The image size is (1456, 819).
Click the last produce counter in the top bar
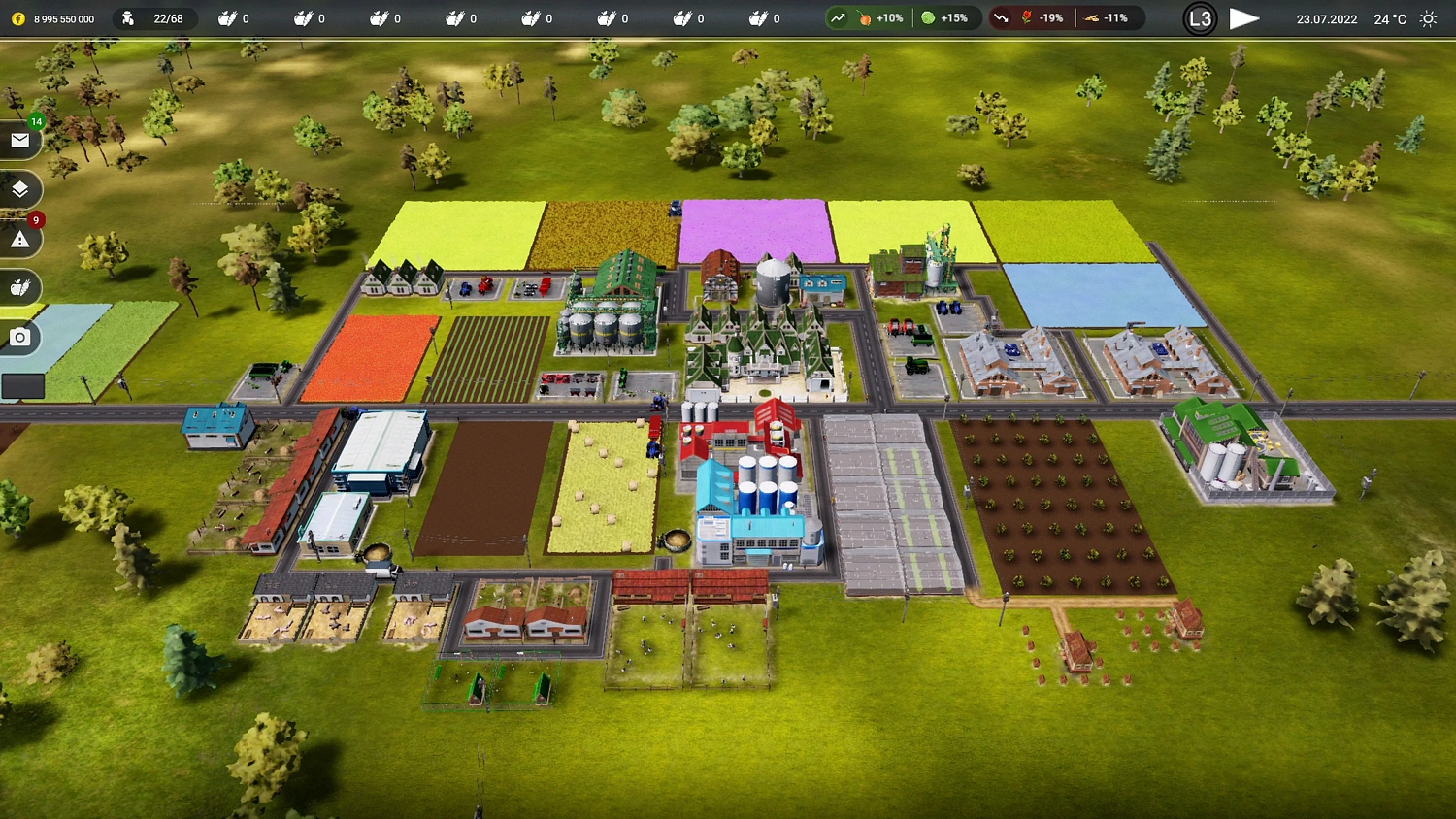pyautogui.click(x=765, y=17)
